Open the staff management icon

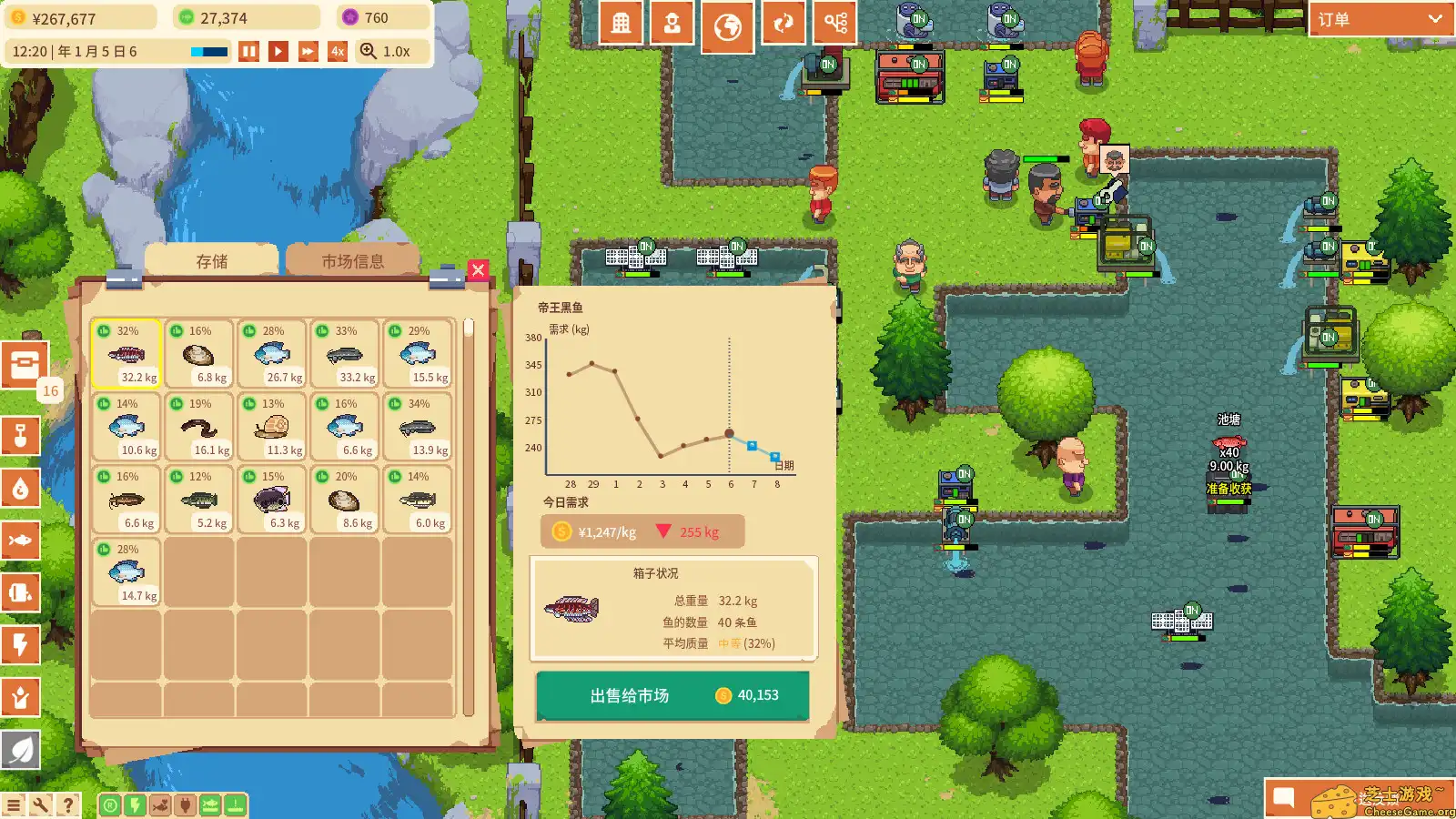tap(672, 23)
